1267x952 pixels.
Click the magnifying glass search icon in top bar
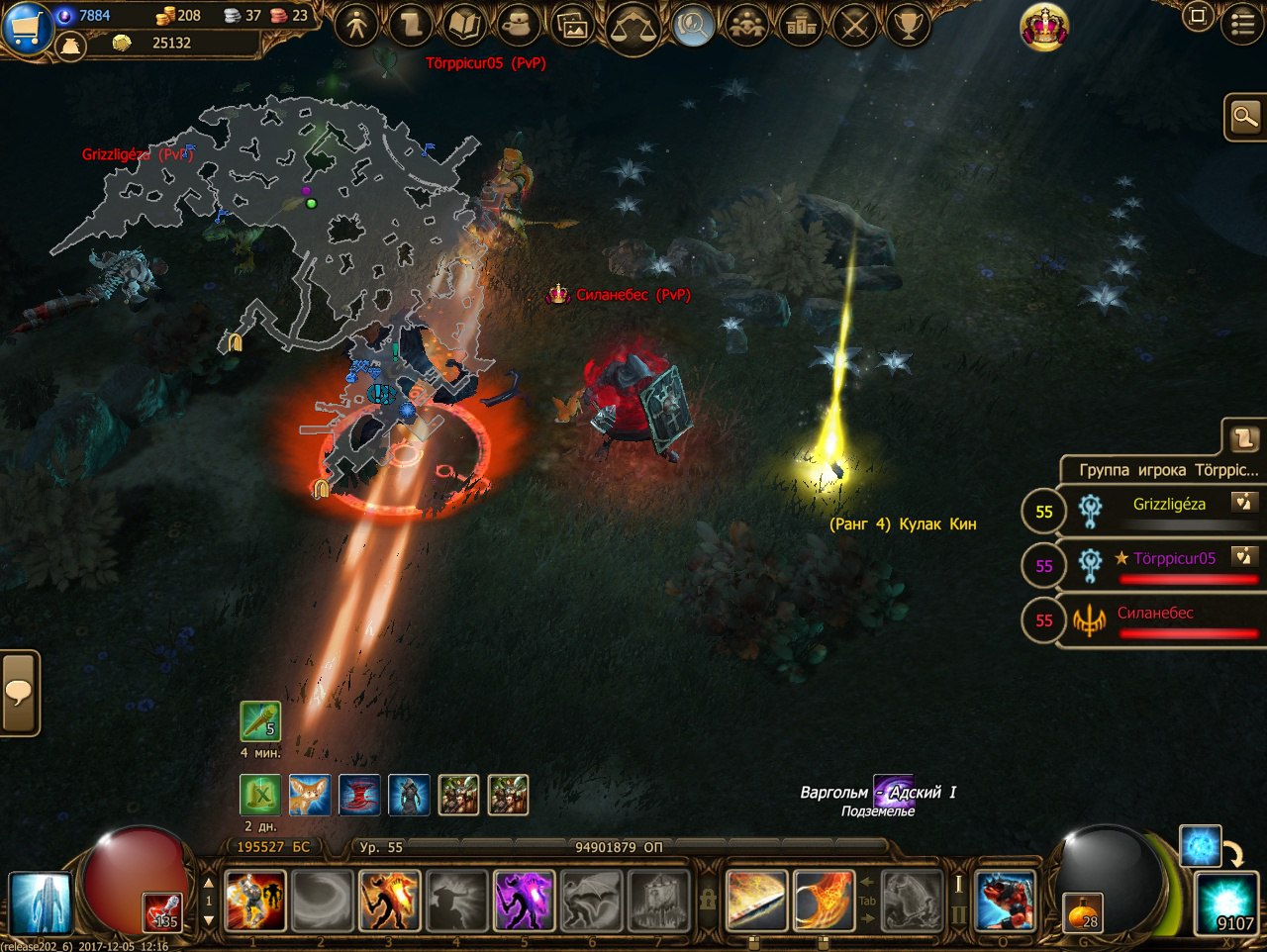pos(693,25)
